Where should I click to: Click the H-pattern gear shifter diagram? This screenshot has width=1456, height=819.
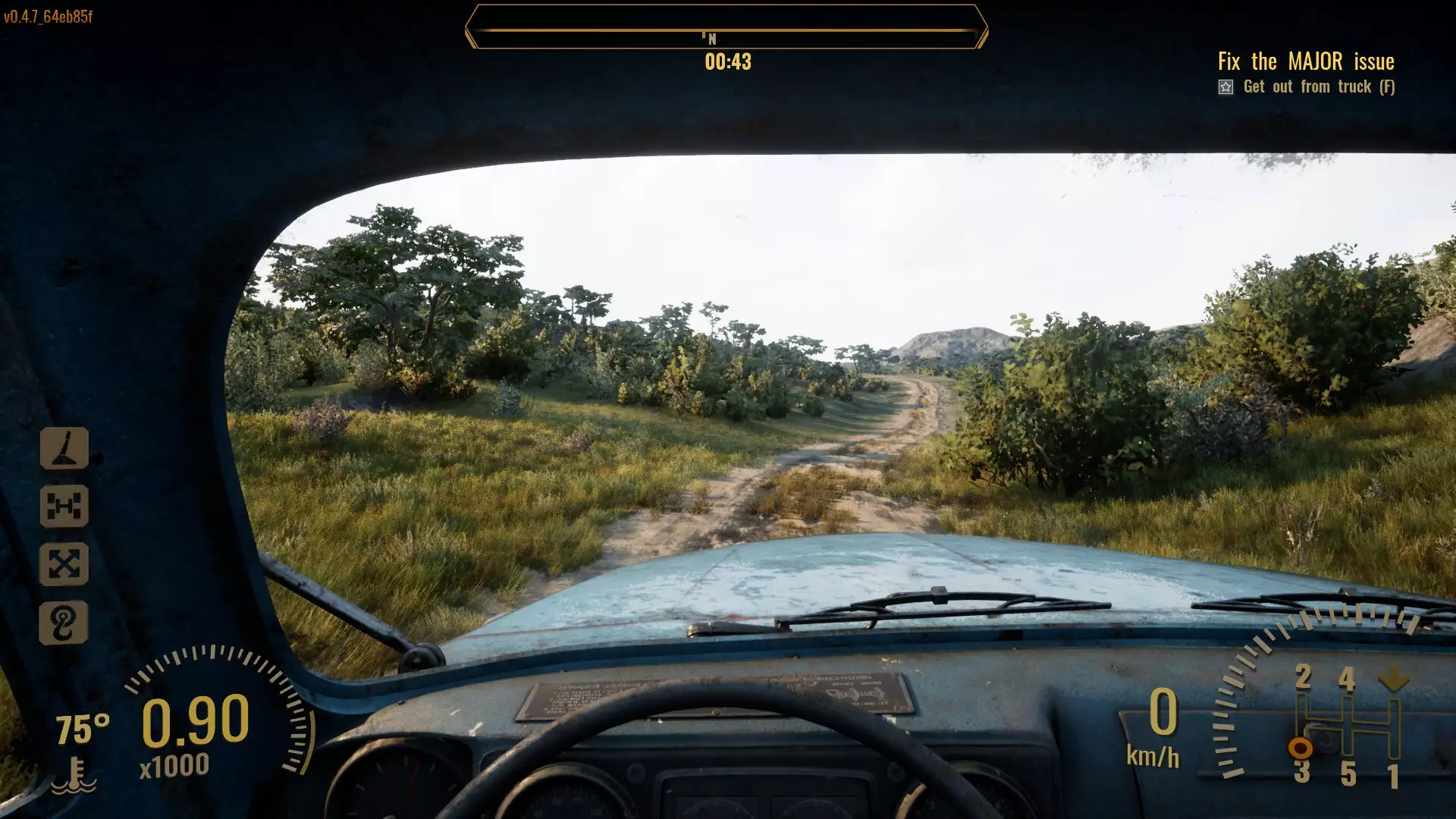pos(1346,724)
